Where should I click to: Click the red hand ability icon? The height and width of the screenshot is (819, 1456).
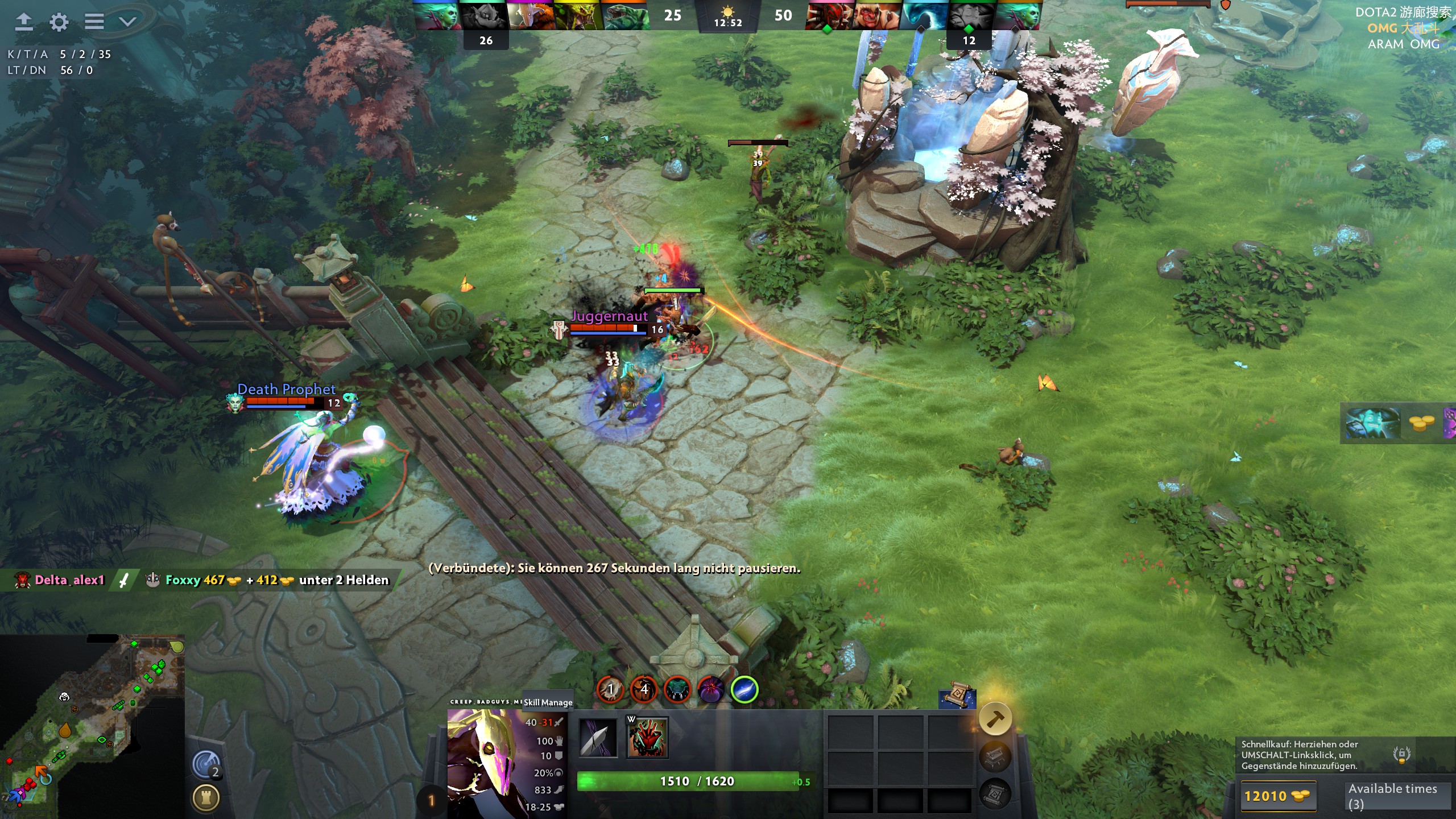click(x=647, y=737)
